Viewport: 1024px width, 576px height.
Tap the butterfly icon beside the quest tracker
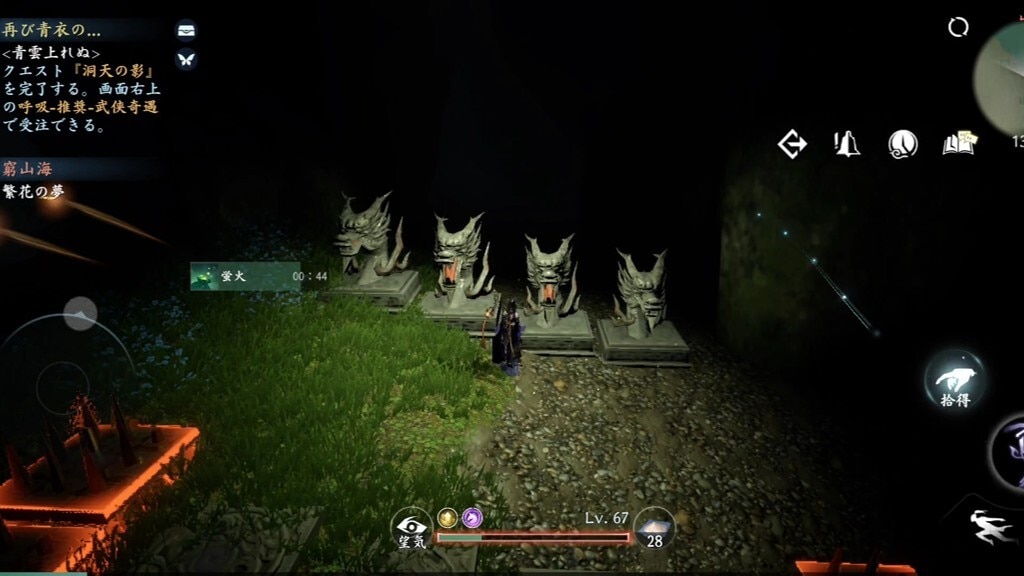click(x=186, y=59)
